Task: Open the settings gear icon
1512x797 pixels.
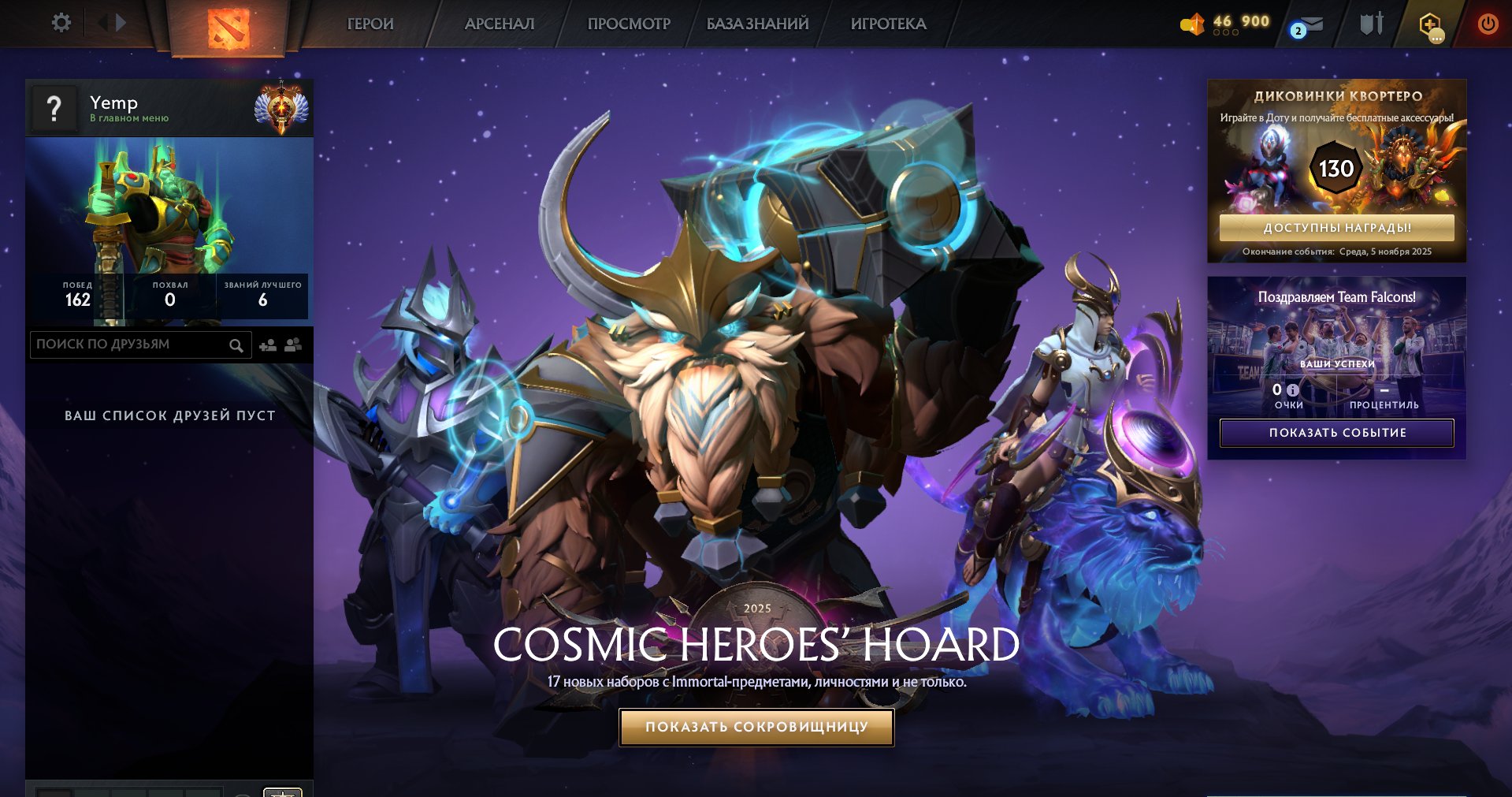Action: [61, 22]
